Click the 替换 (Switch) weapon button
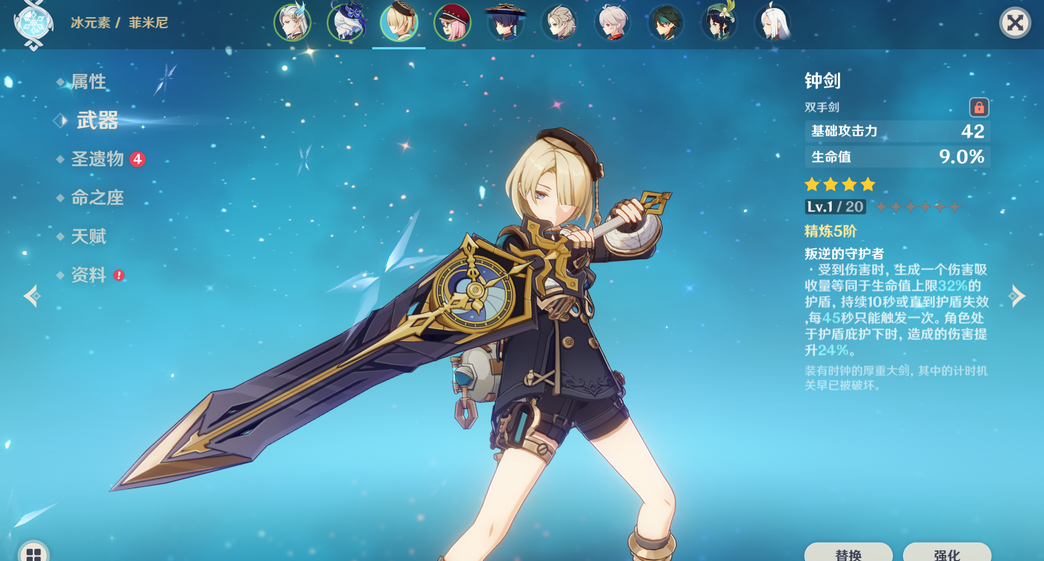The width and height of the screenshot is (1044, 561). [848, 553]
